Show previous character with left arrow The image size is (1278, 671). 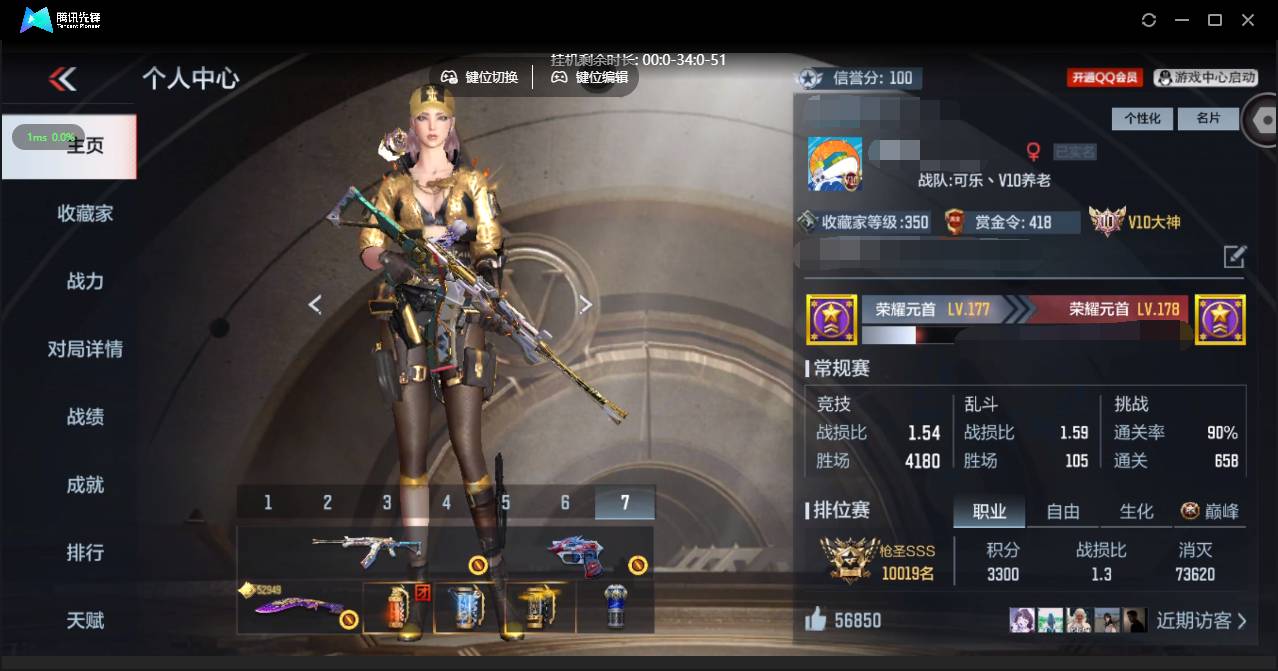pos(315,304)
